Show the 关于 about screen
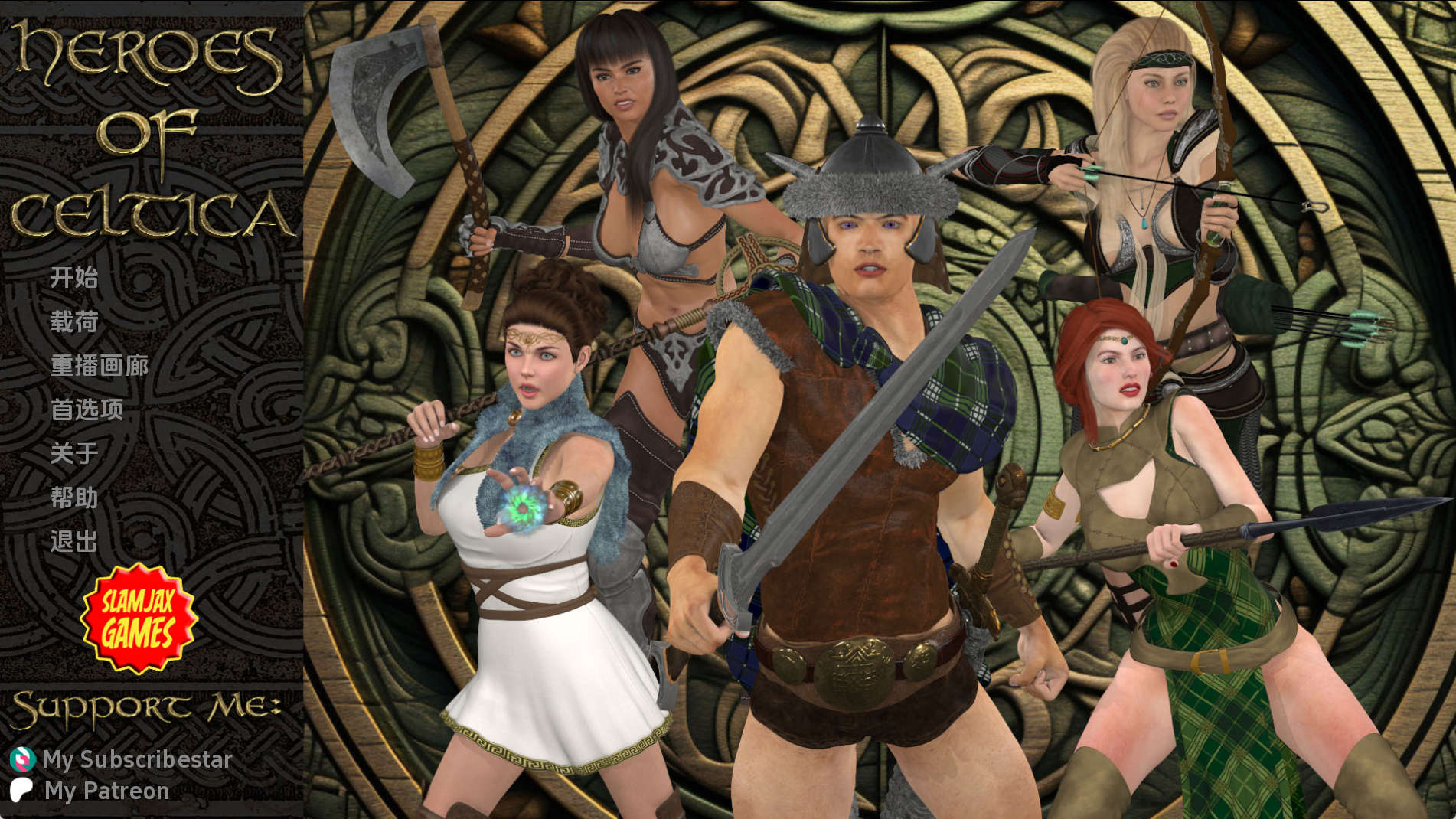Image resolution: width=1456 pixels, height=819 pixels. pos(74,454)
